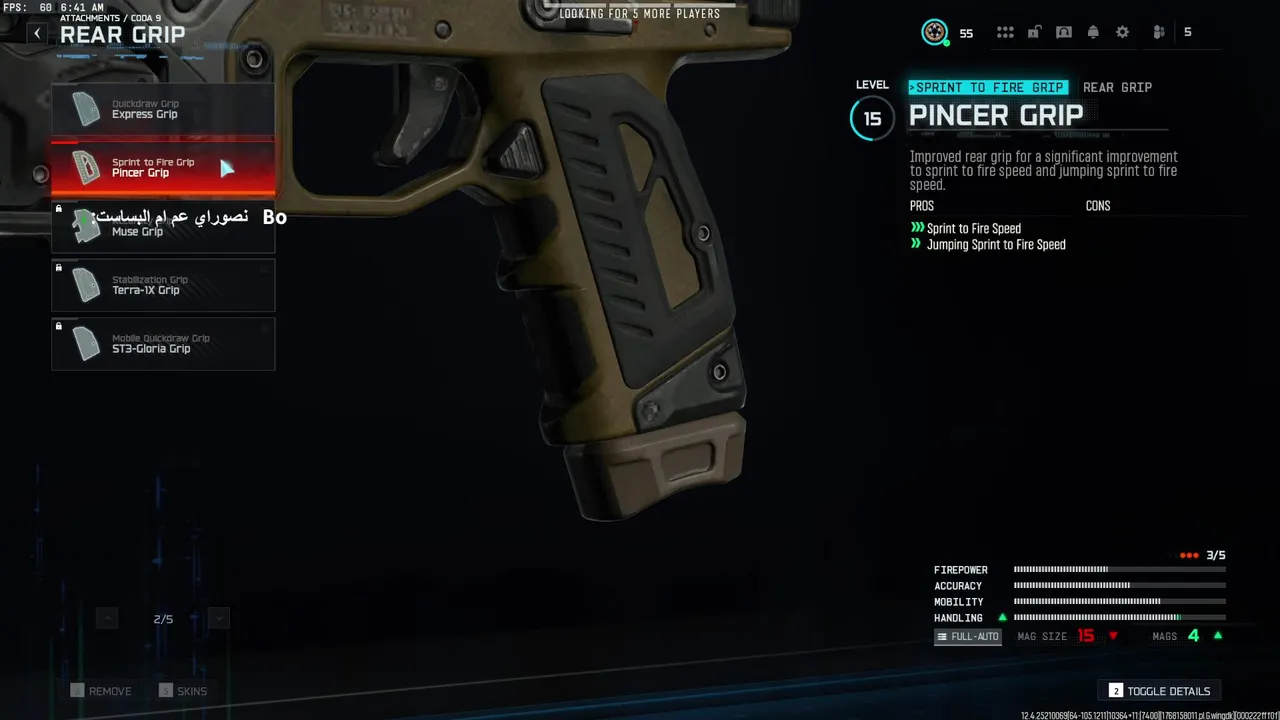Go back using the arrow beside Rear Grip

[37, 34]
